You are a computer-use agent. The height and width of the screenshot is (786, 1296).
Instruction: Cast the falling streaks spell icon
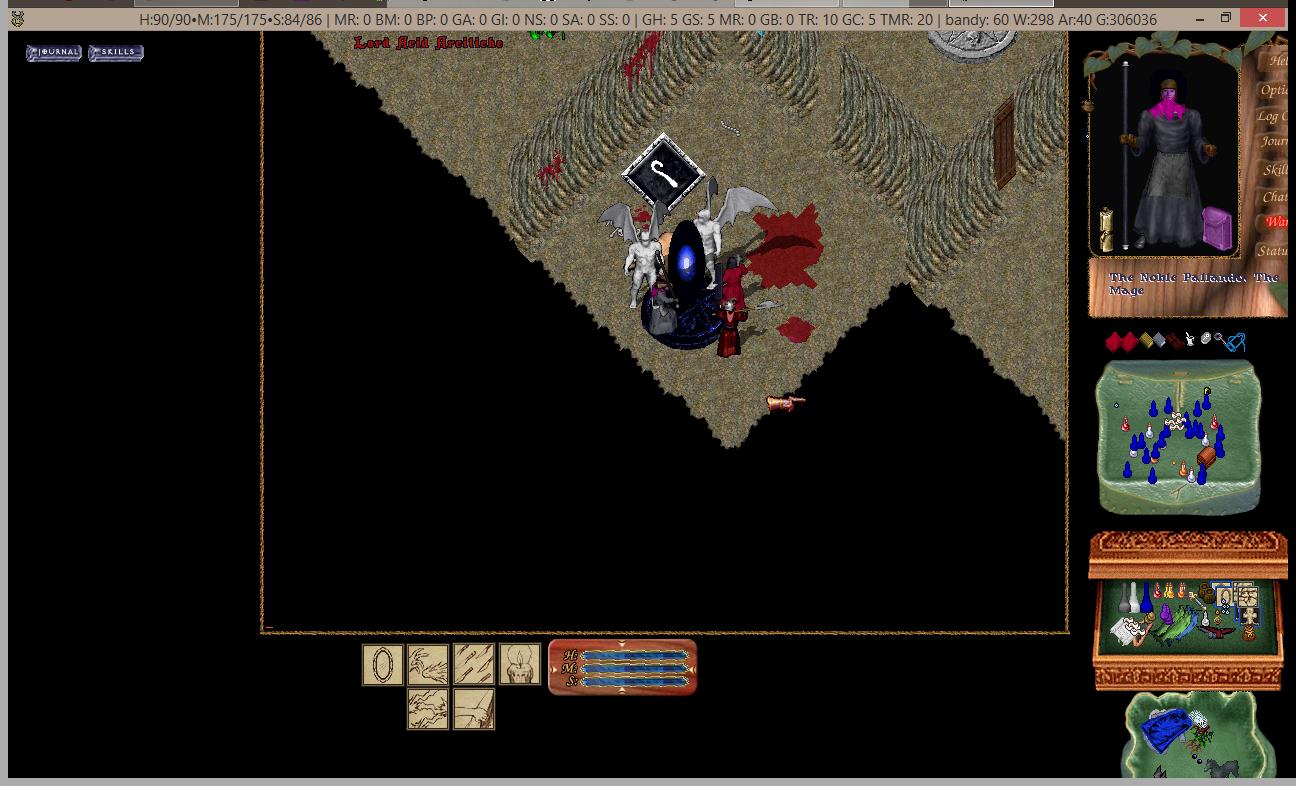tap(474, 665)
